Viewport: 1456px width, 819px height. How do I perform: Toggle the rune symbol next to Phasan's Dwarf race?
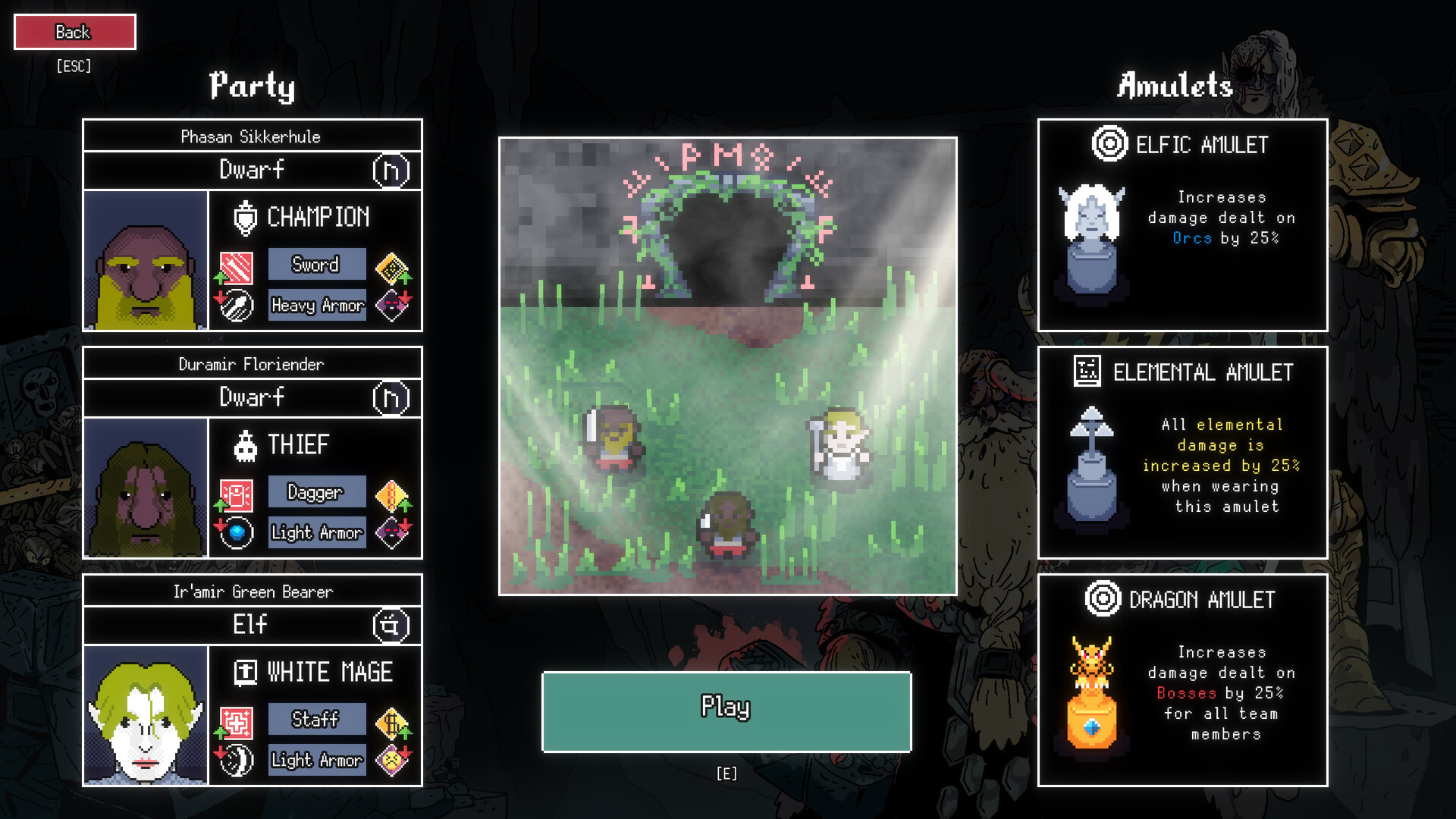coord(392,170)
